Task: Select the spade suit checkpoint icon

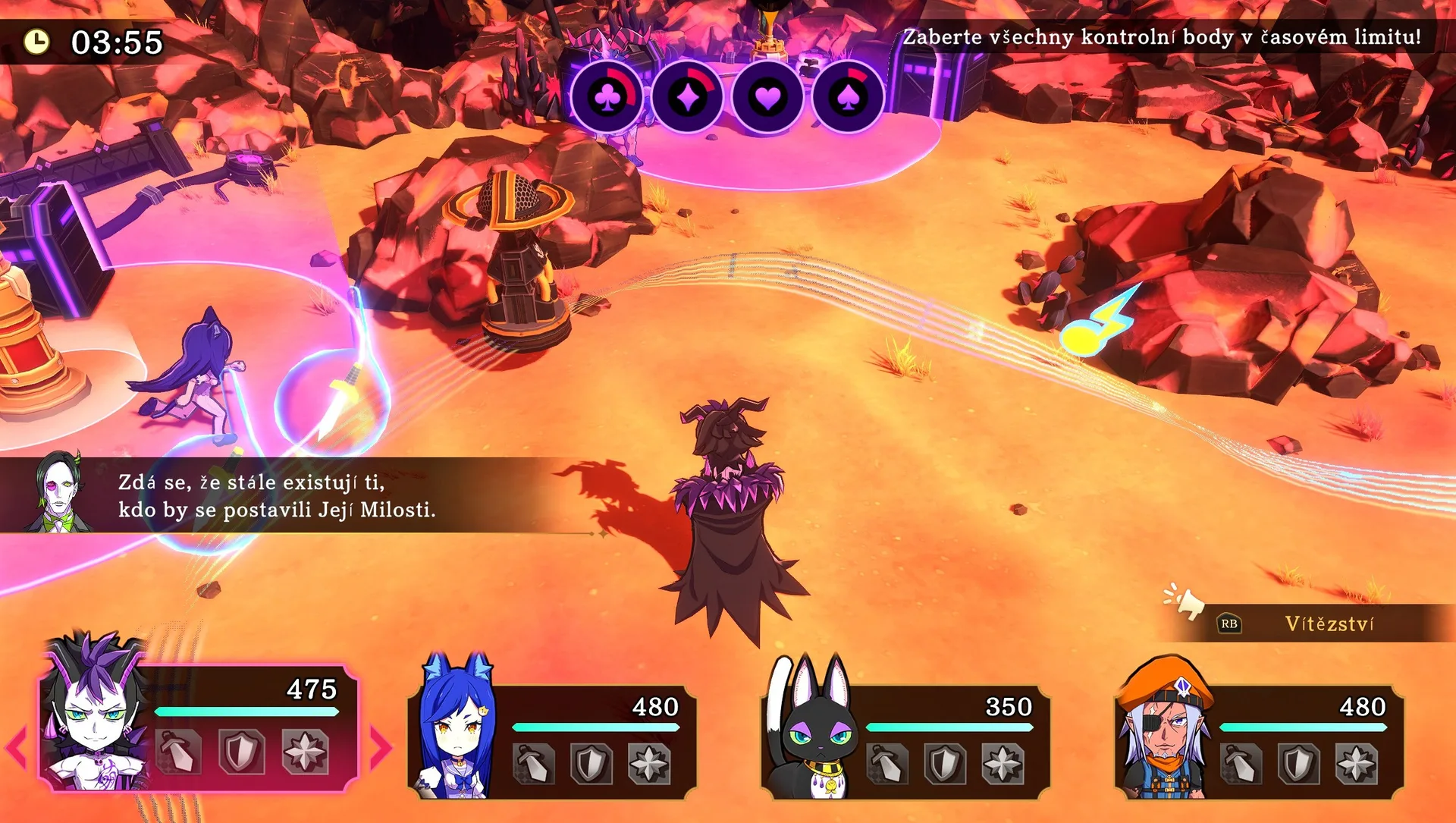Action: coord(849,98)
